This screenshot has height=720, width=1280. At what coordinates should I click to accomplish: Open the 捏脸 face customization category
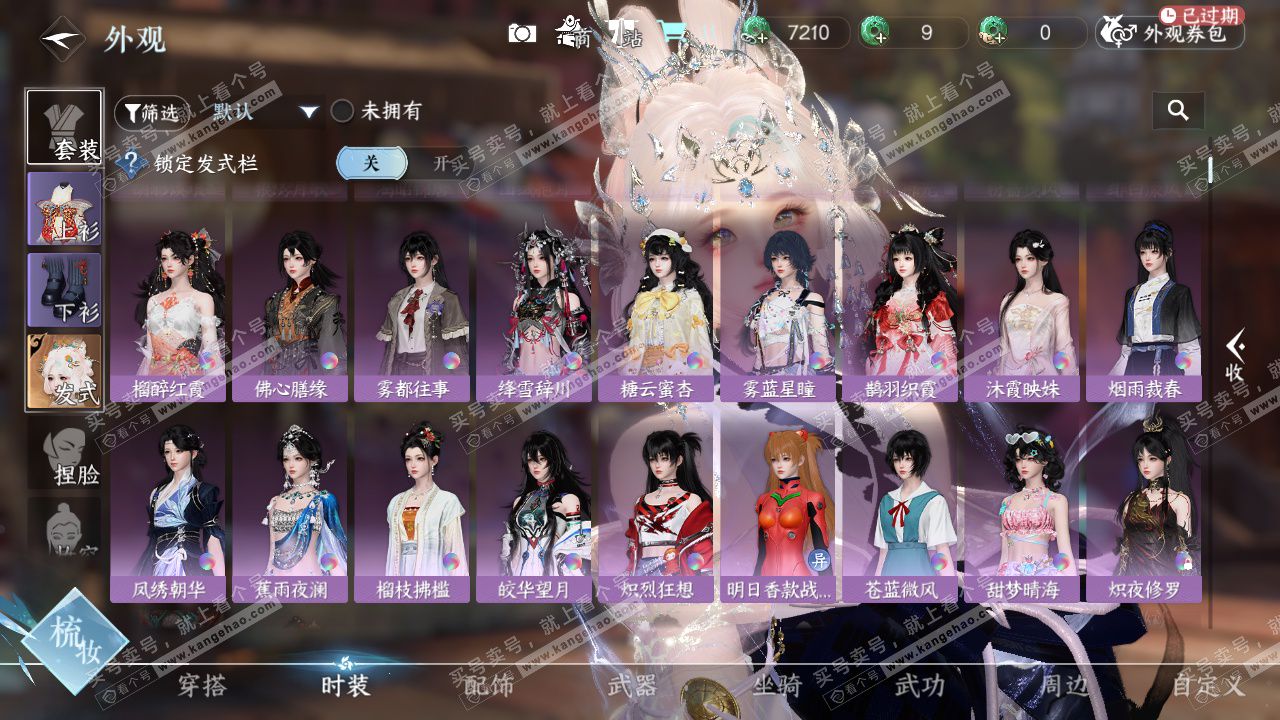(x=64, y=456)
